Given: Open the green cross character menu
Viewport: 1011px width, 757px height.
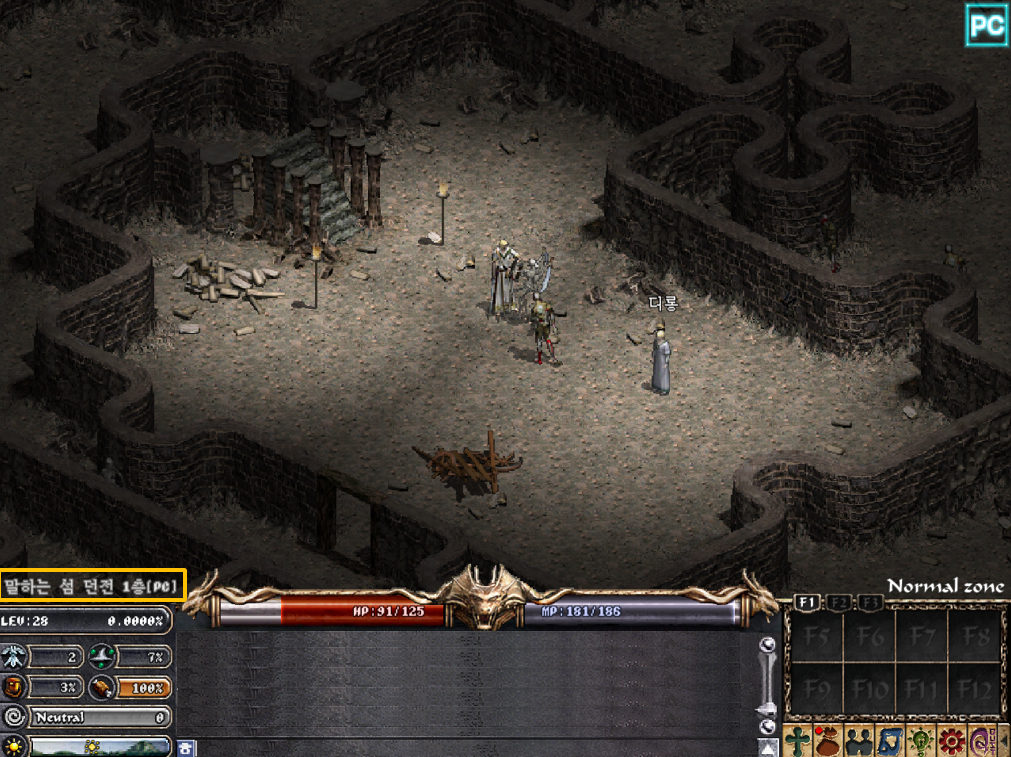Looking at the screenshot, I should click(x=799, y=742).
